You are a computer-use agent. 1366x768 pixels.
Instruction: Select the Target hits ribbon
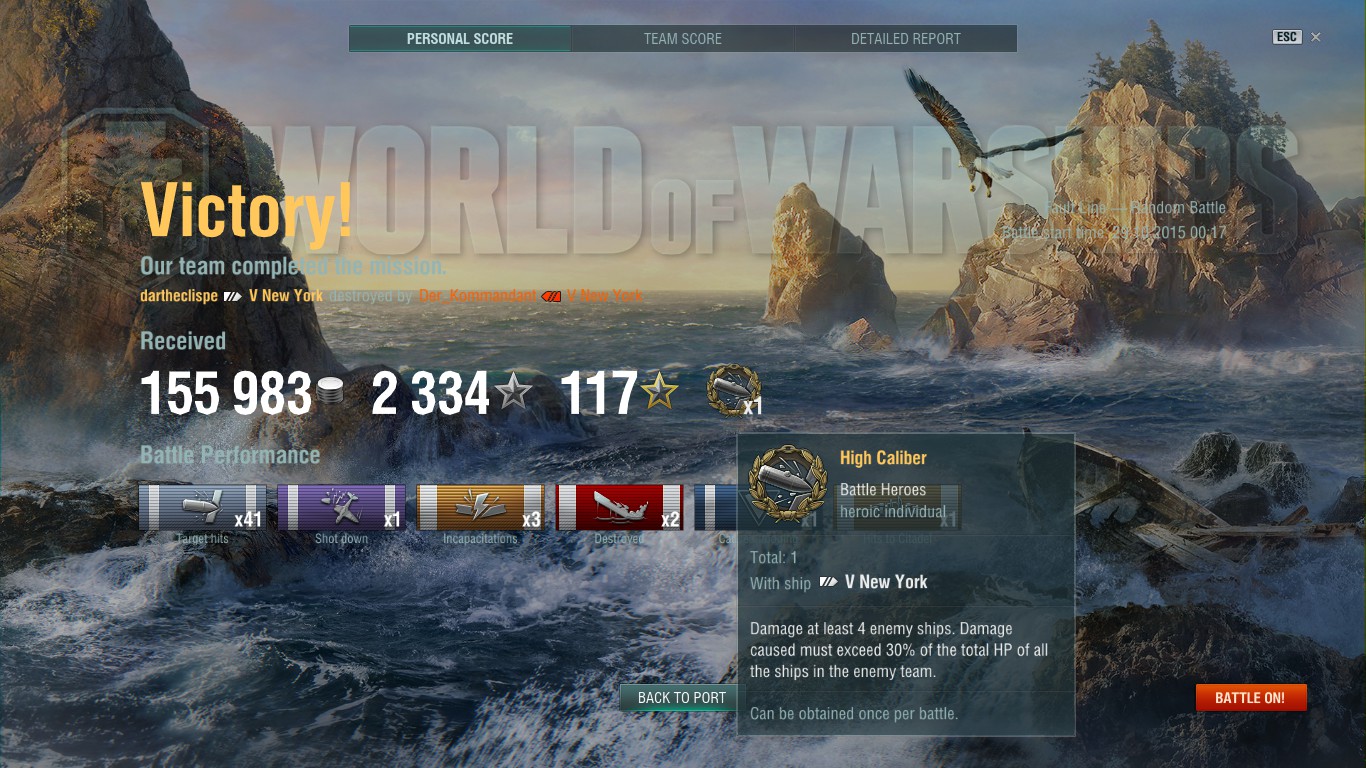[203, 507]
